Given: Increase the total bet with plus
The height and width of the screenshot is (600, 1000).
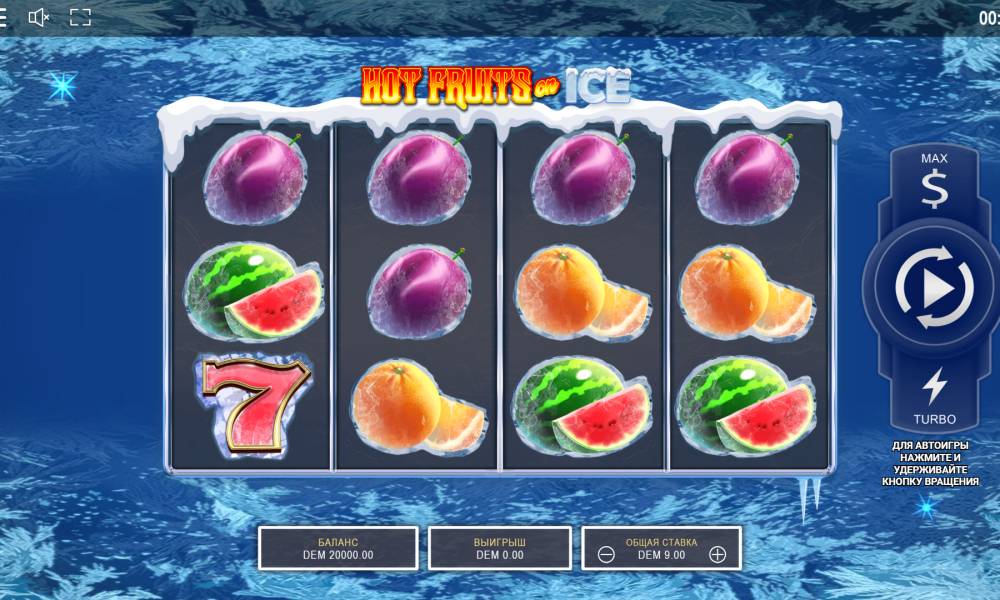Looking at the screenshot, I should [717, 555].
